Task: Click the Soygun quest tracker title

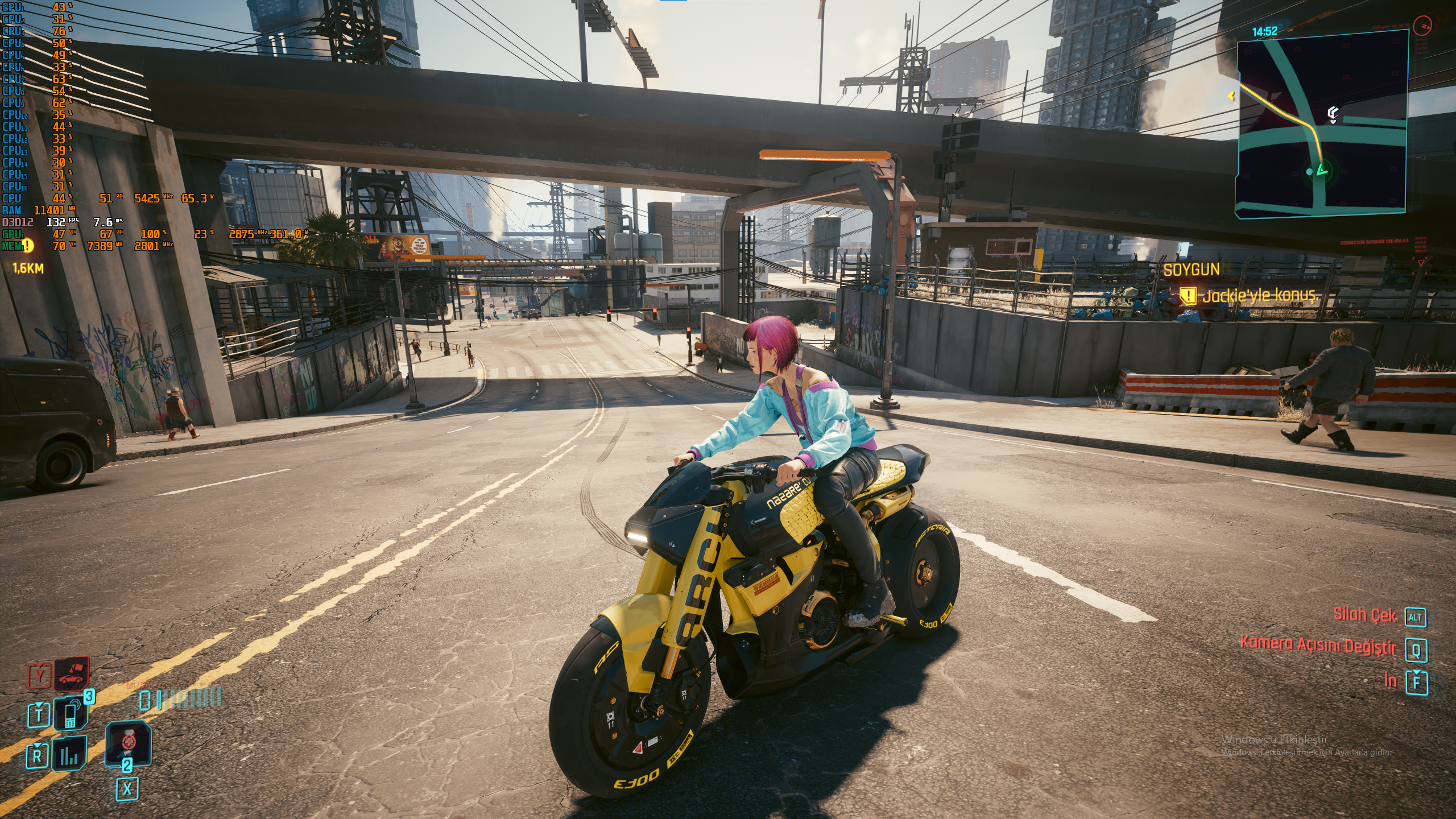Action: pos(1192,270)
